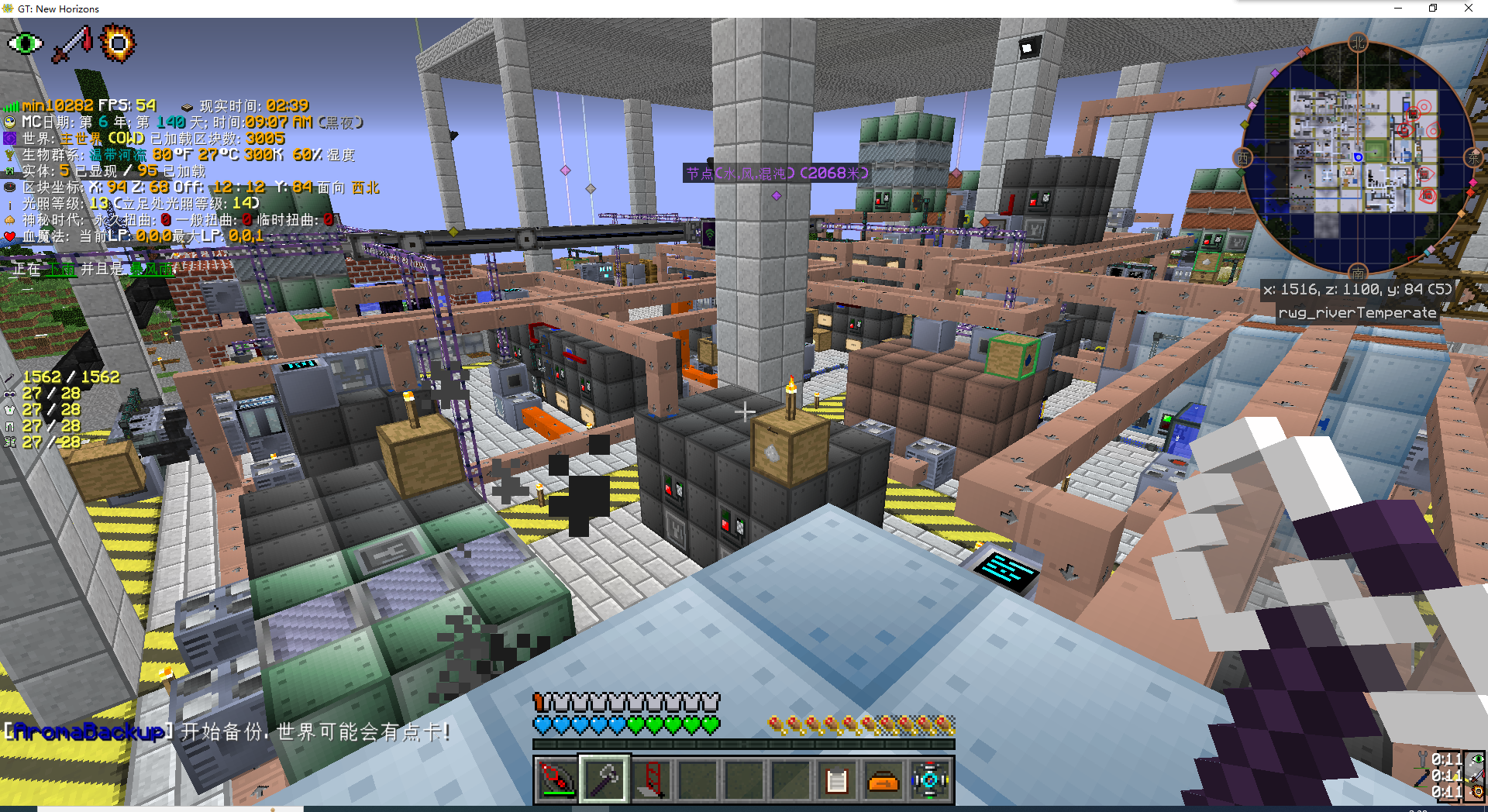Click the bloody sword status effect icon

71,43
